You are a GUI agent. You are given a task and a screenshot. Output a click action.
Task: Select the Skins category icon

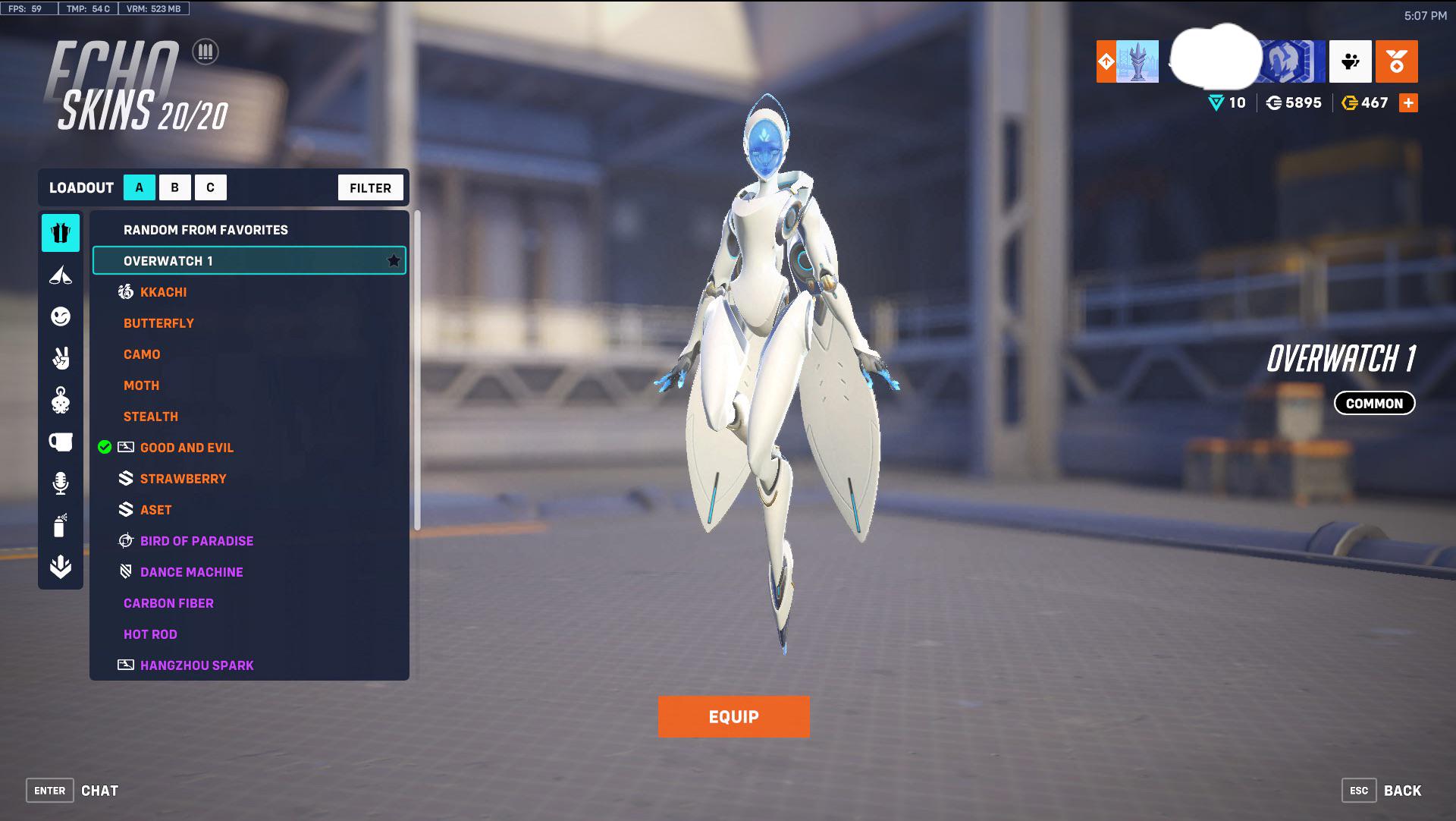tap(61, 233)
